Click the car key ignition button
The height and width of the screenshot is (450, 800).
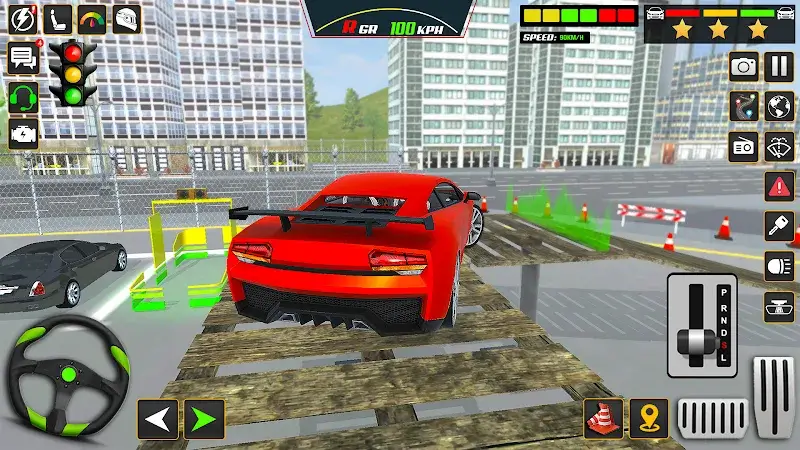[x=779, y=226]
